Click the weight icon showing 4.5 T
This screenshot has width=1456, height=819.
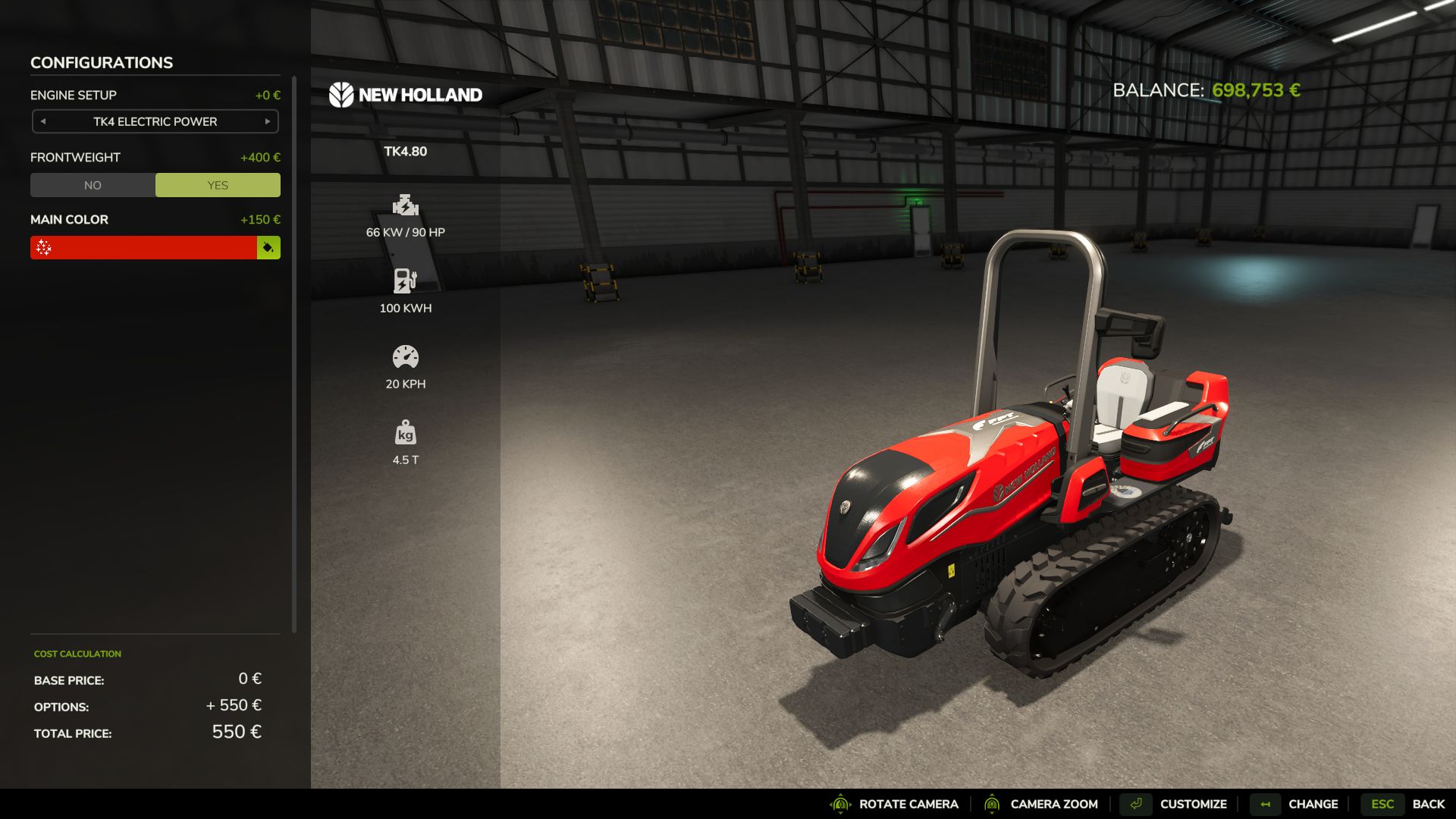click(406, 432)
